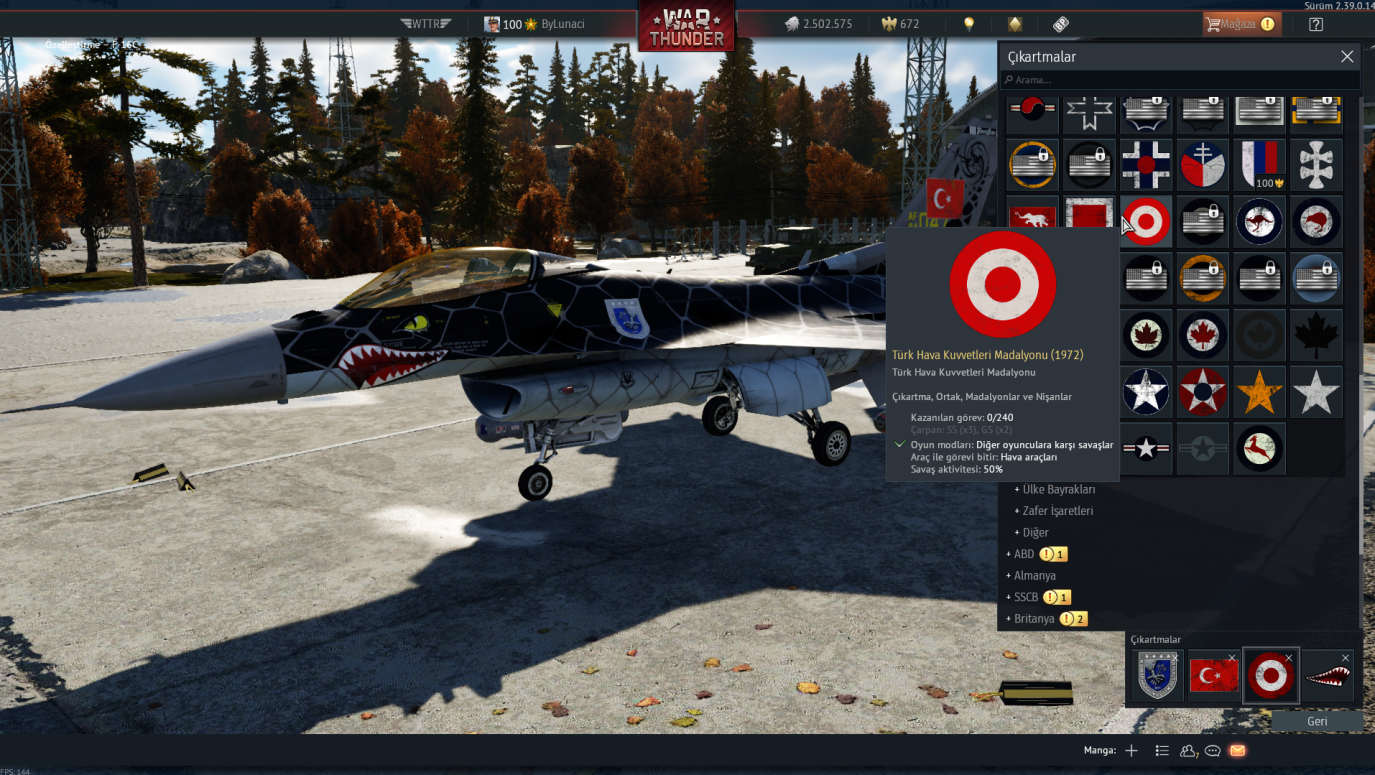Pick the kiwi bird roundel decal
1375x775 pixels.
click(1315, 220)
